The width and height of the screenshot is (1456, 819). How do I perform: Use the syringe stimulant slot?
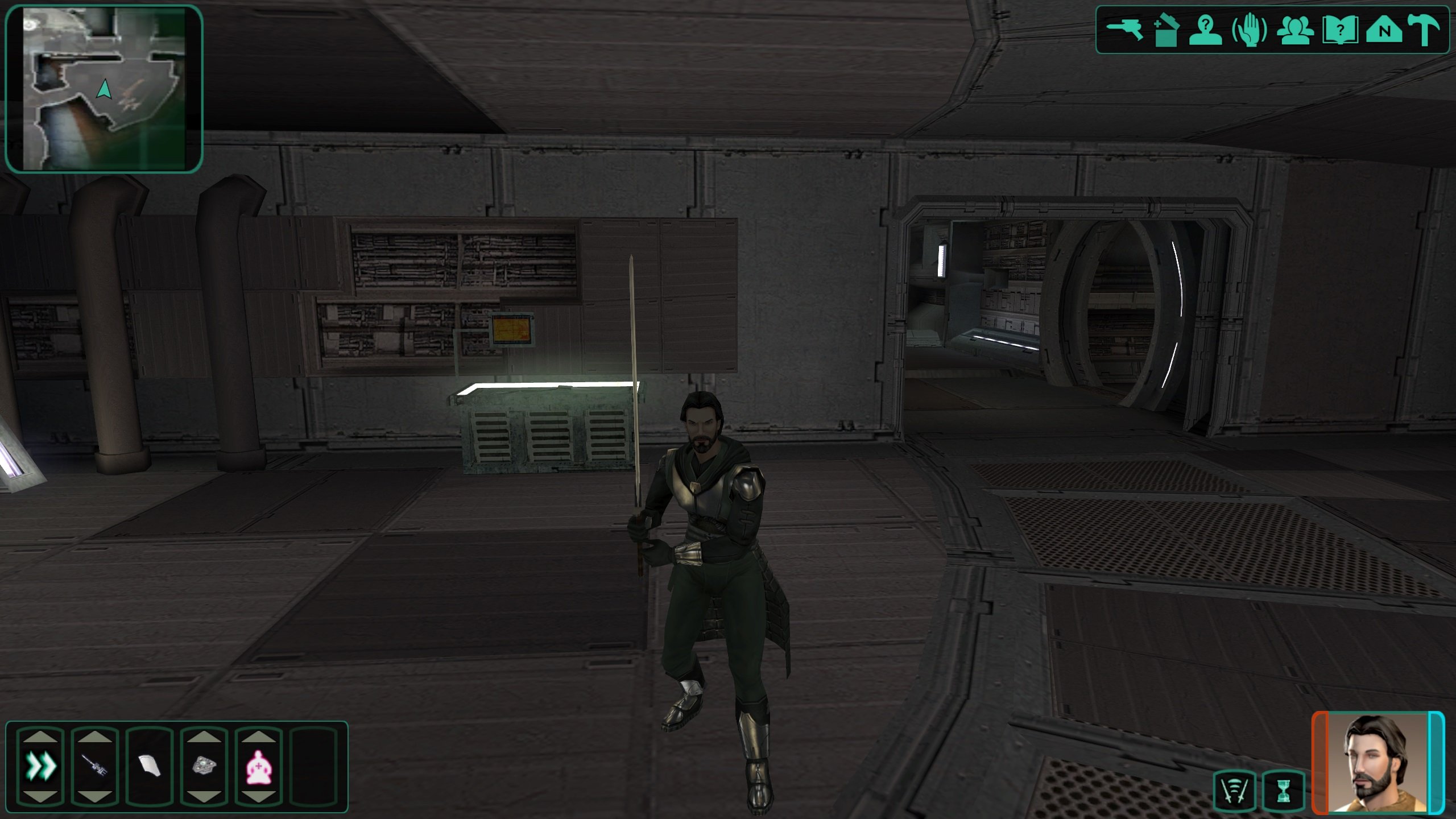click(x=95, y=766)
